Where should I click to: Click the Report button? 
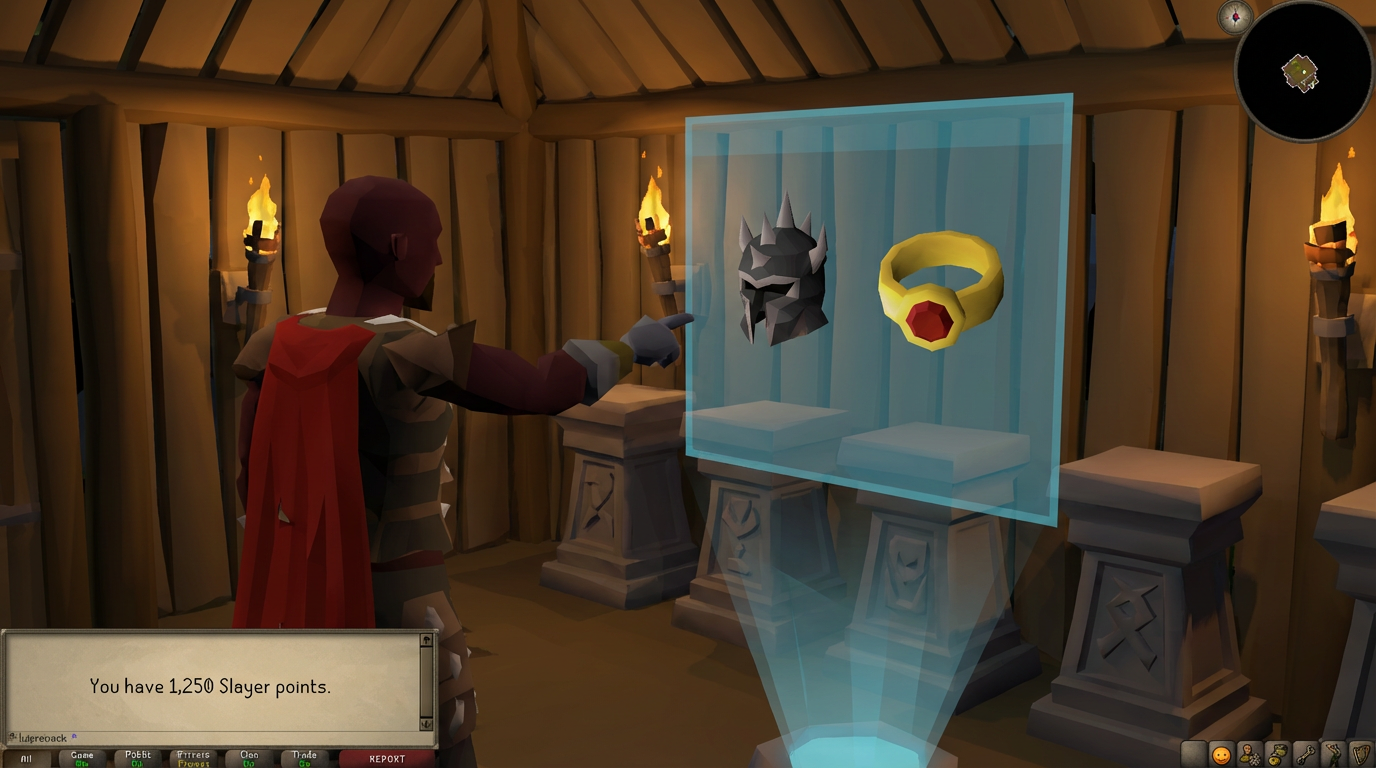click(x=385, y=758)
